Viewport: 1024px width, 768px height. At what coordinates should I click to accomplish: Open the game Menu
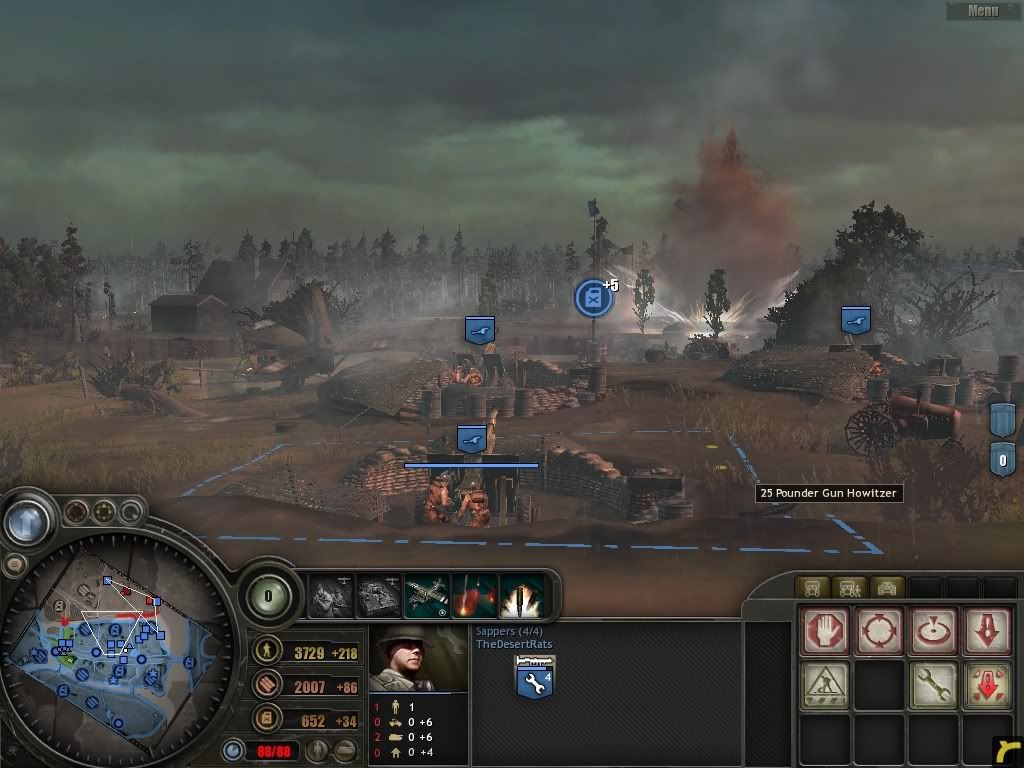click(x=983, y=11)
